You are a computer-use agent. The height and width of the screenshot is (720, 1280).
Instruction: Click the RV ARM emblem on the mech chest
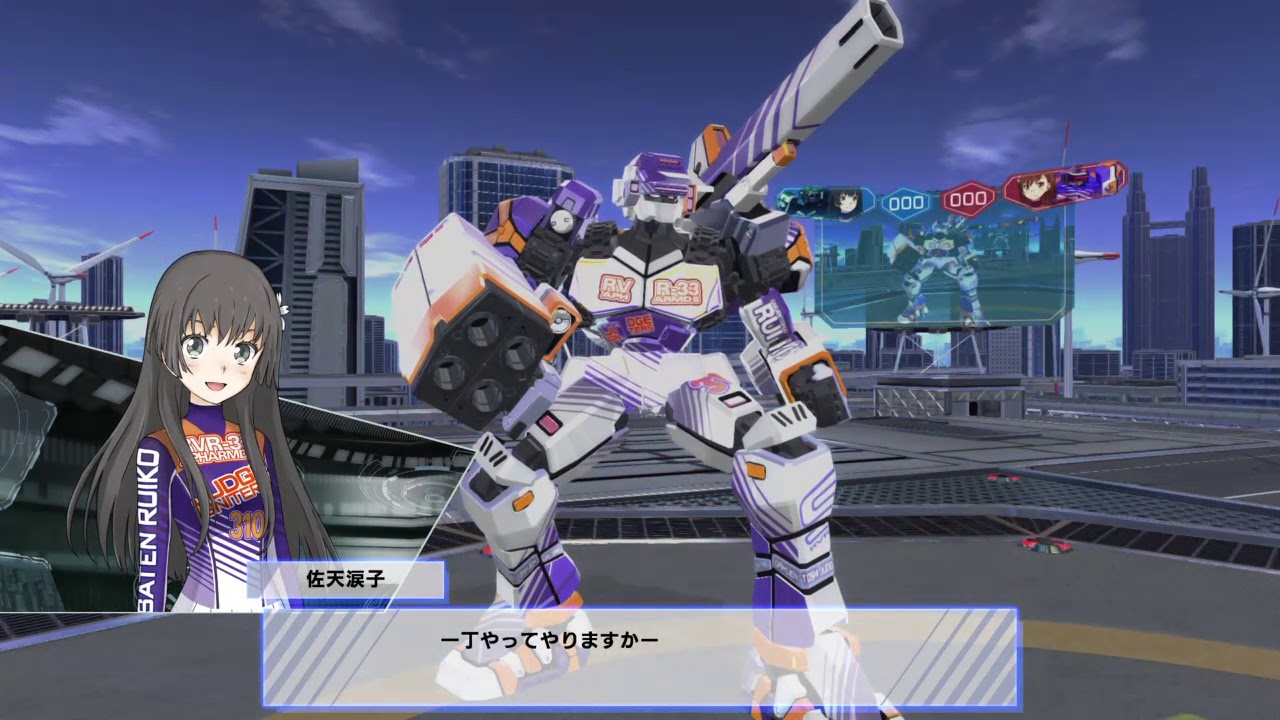point(615,288)
